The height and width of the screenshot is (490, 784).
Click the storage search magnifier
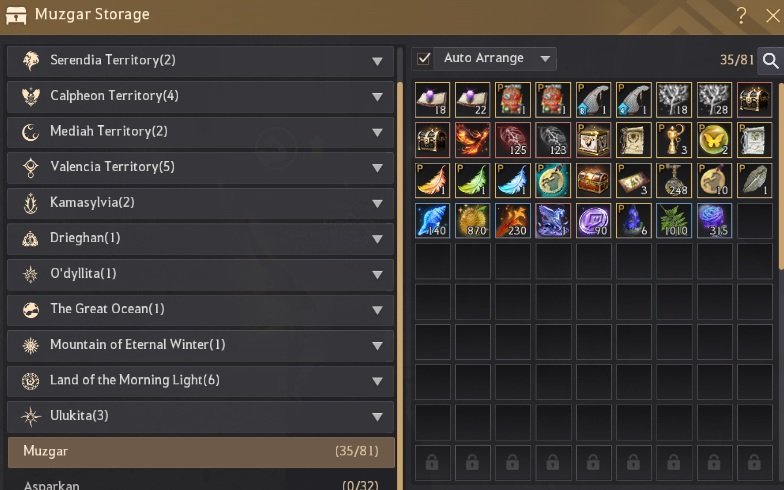771,61
